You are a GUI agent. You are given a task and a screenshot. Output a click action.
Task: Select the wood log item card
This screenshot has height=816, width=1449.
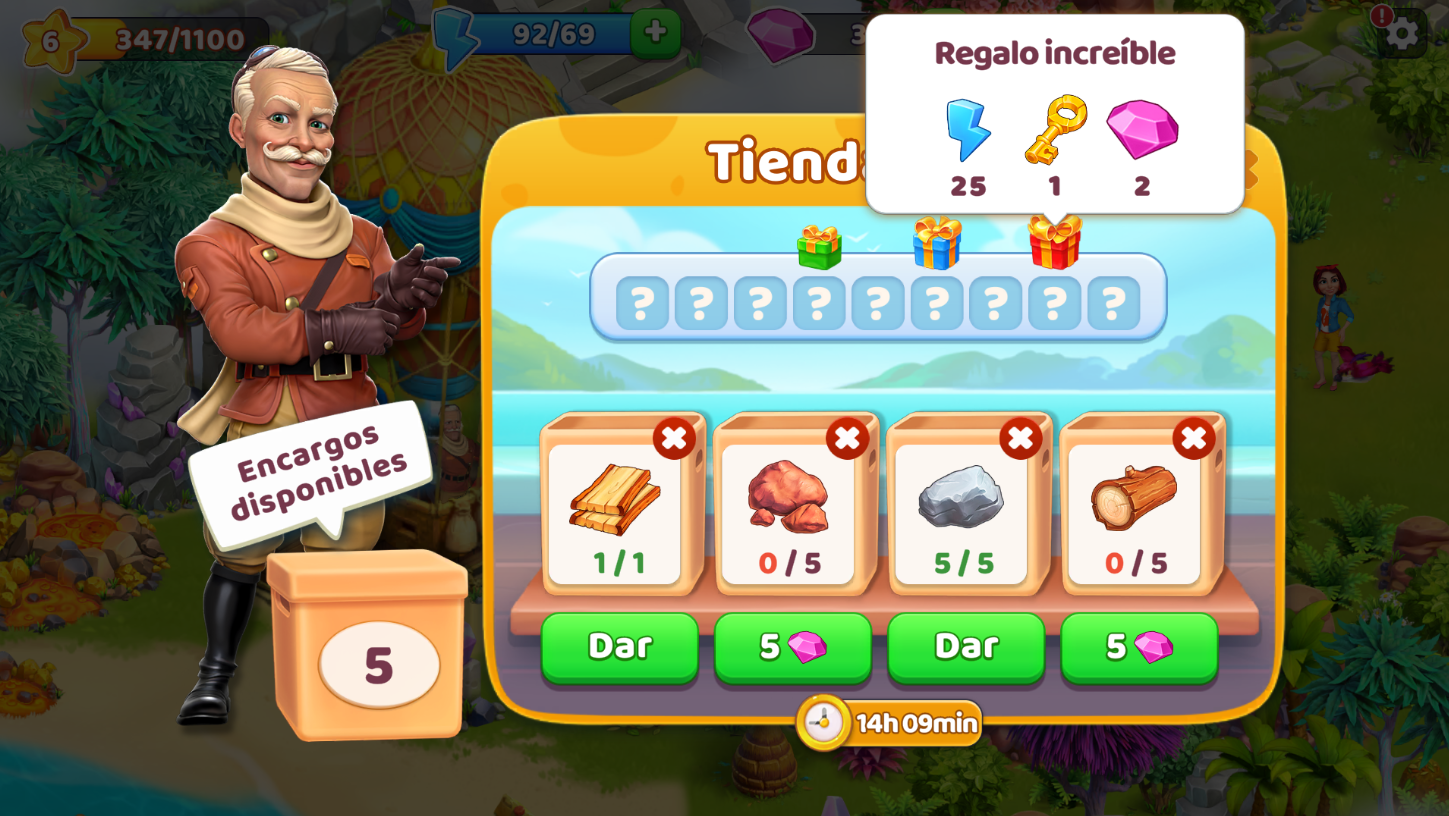pos(1134,512)
